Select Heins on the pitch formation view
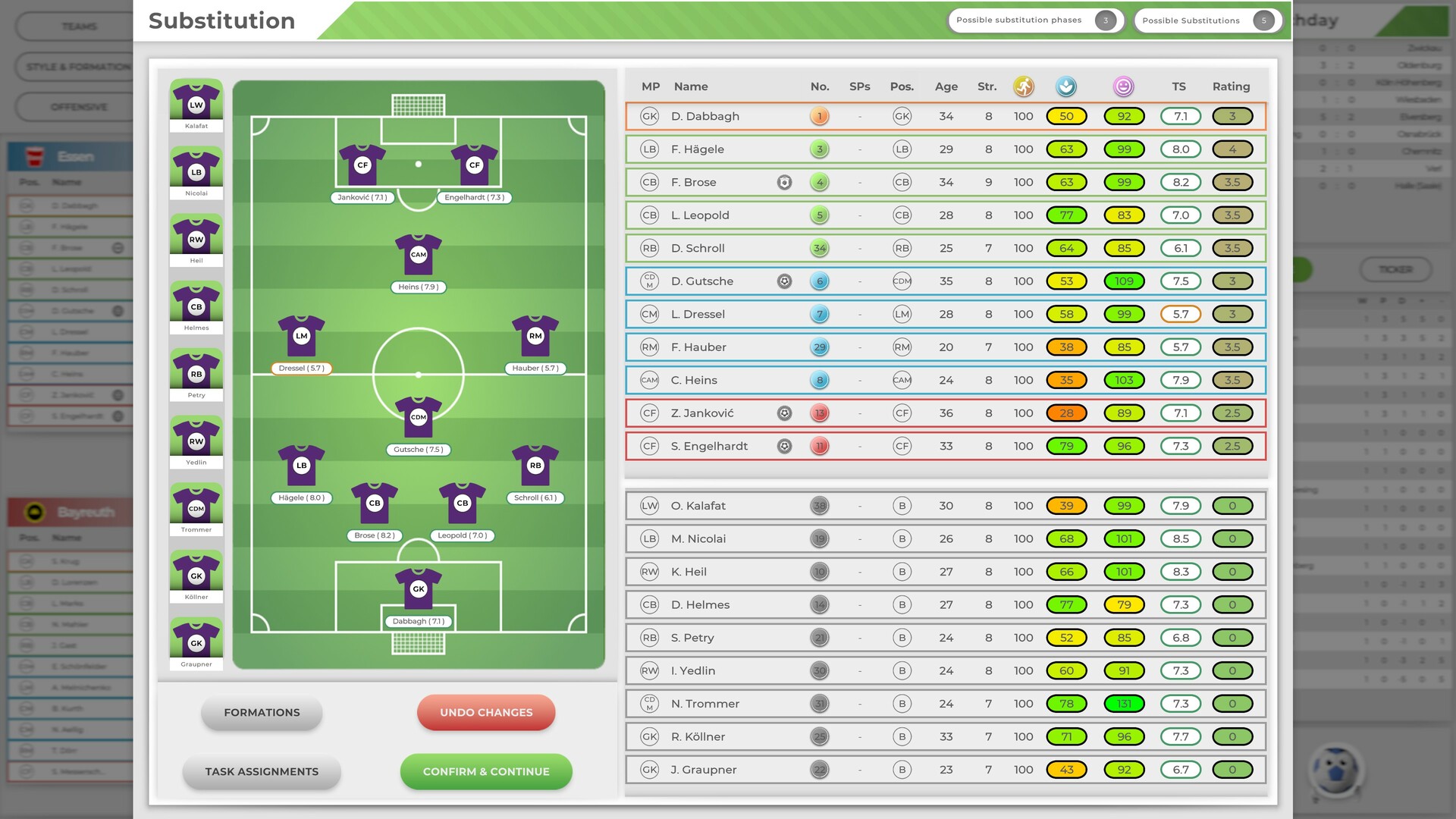Viewport: 1456px width, 819px height. coord(419,256)
